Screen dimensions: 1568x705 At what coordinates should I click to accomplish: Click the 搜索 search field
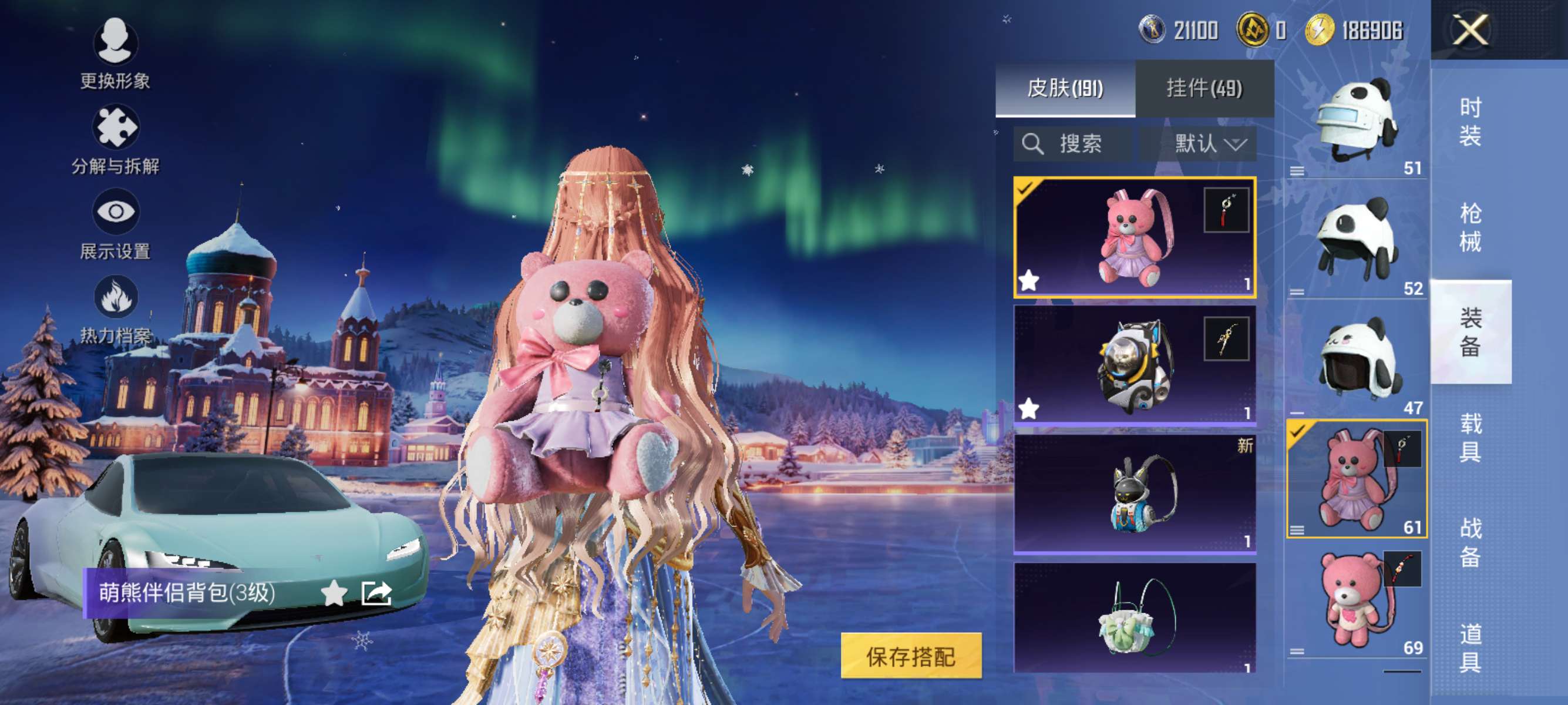coord(1073,145)
